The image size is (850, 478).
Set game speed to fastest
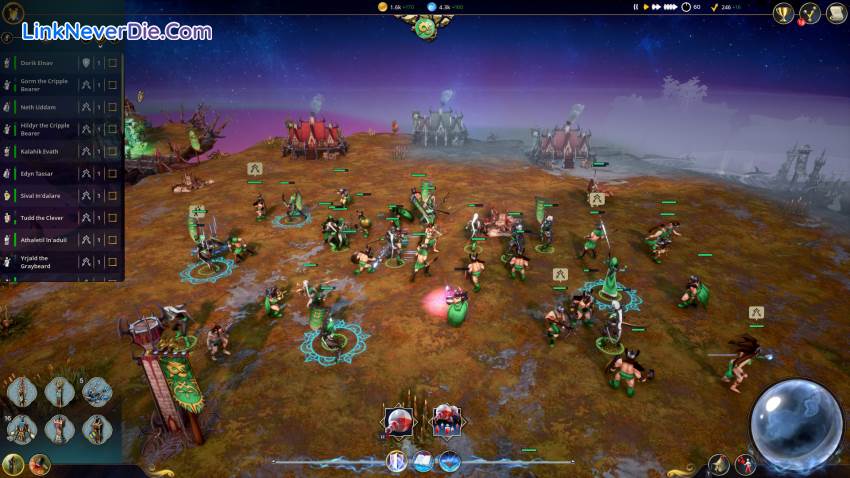[670, 7]
